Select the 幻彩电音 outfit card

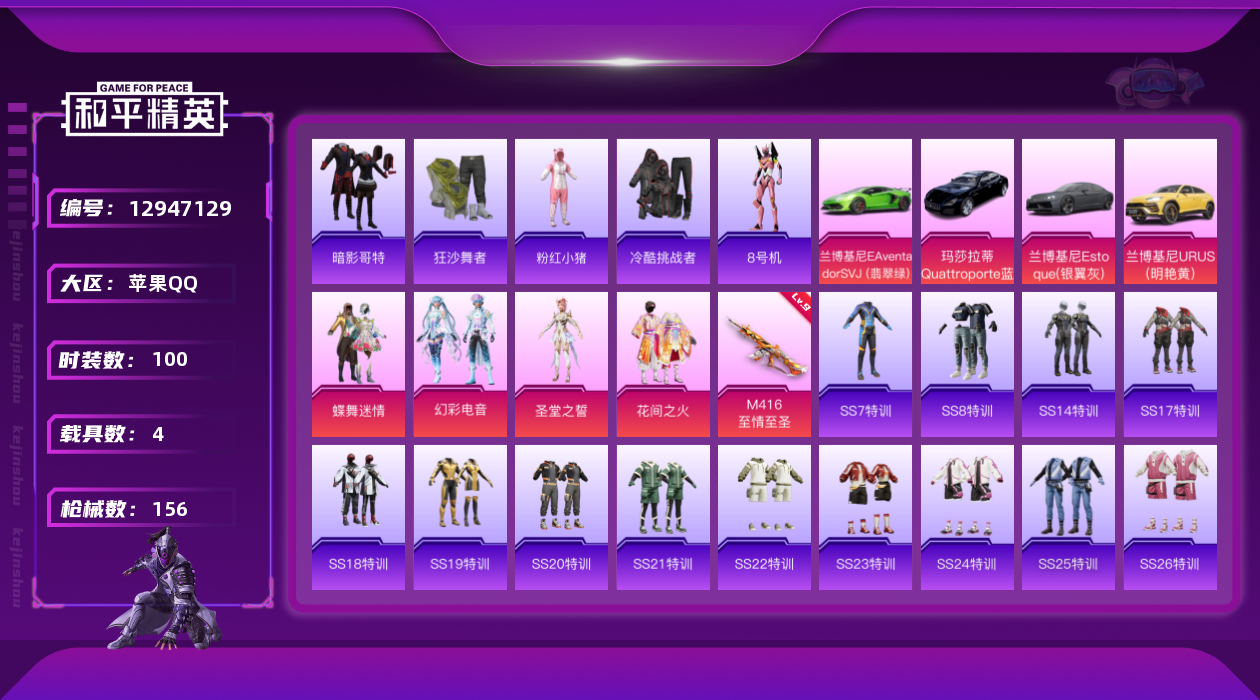pos(460,363)
